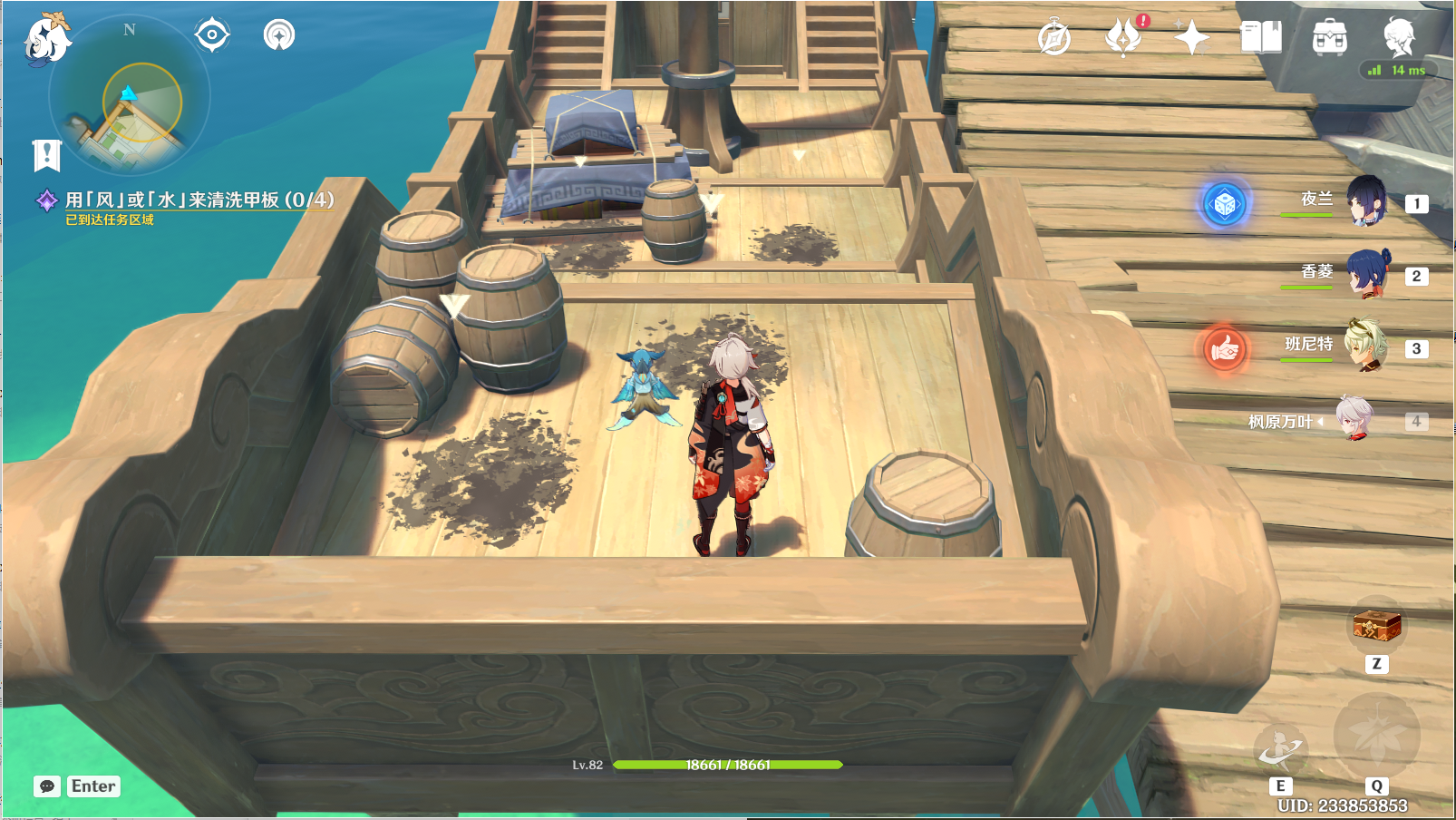Use the treasure chest gadget
The image size is (1456, 820).
tap(1376, 625)
